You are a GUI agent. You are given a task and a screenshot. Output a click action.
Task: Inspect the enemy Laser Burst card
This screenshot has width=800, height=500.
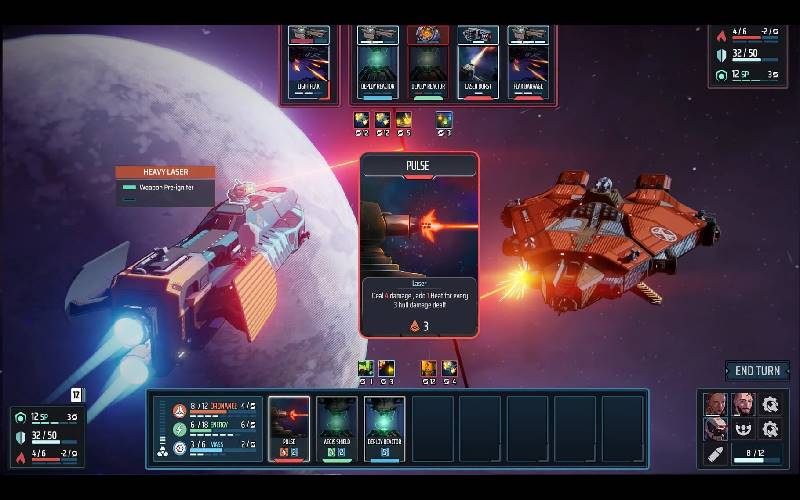(478, 61)
